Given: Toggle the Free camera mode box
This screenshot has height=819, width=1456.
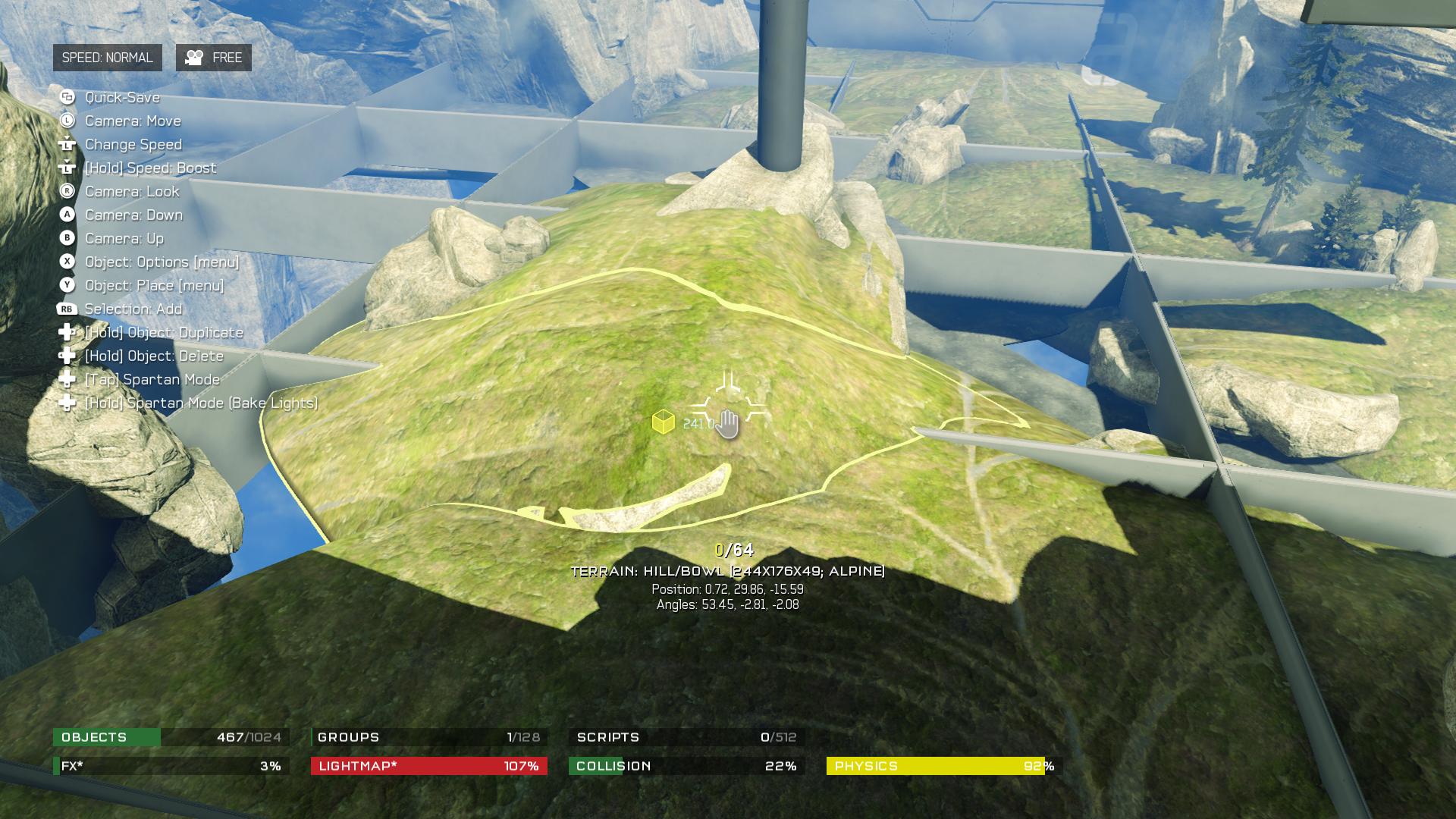Looking at the screenshot, I should click(x=214, y=58).
